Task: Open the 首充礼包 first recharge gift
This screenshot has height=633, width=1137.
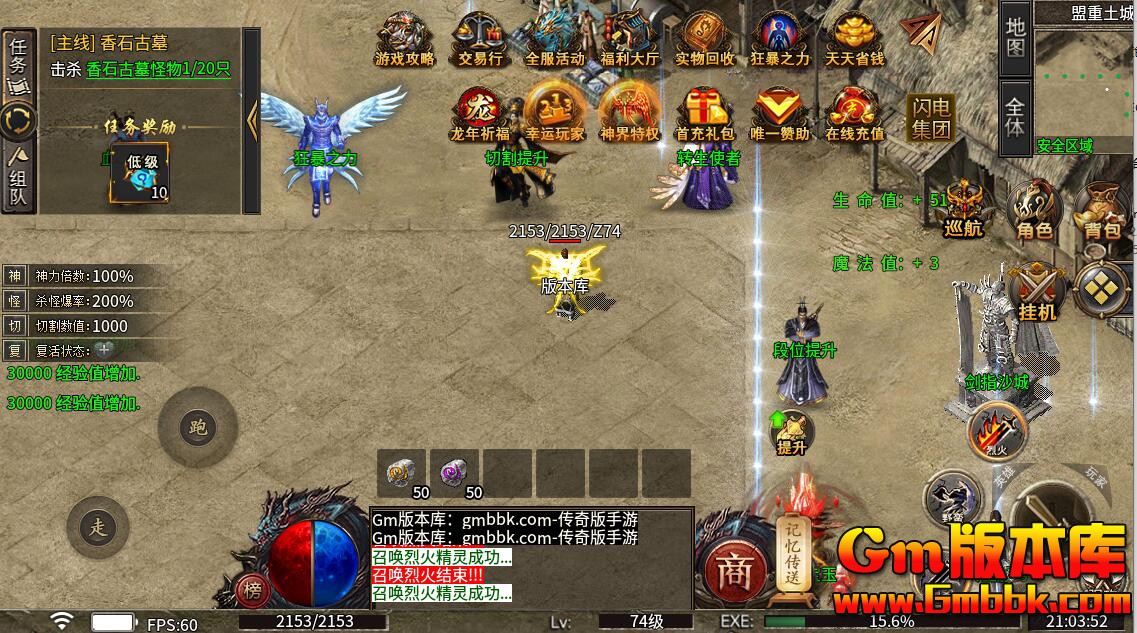Action: (x=704, y=112)
